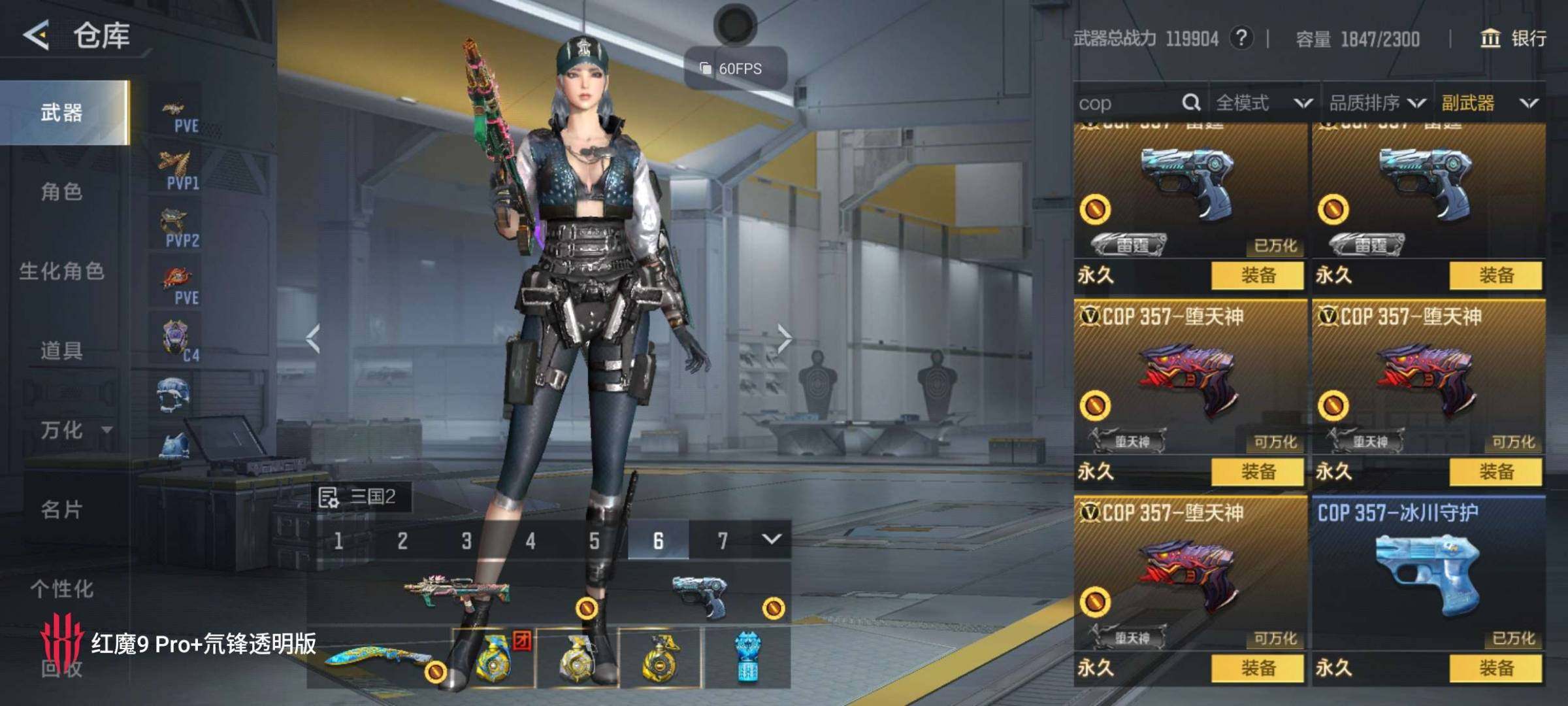Select the PVP1 loadout preset
This screenshot has width=1568, height=706.
pyautogui.click(x=176, y=170)
